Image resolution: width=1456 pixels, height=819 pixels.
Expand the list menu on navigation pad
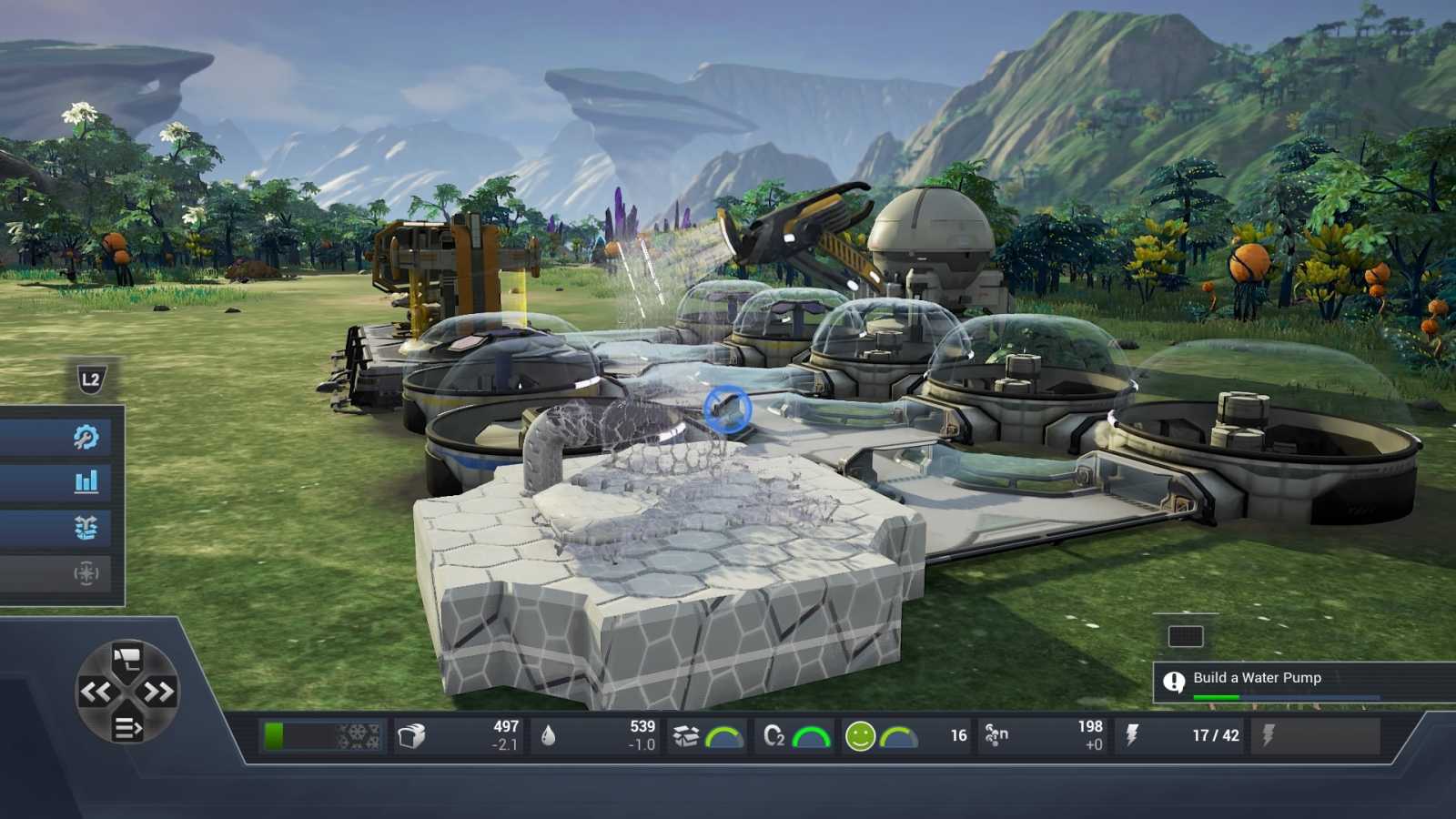click(x=126, y=726)
